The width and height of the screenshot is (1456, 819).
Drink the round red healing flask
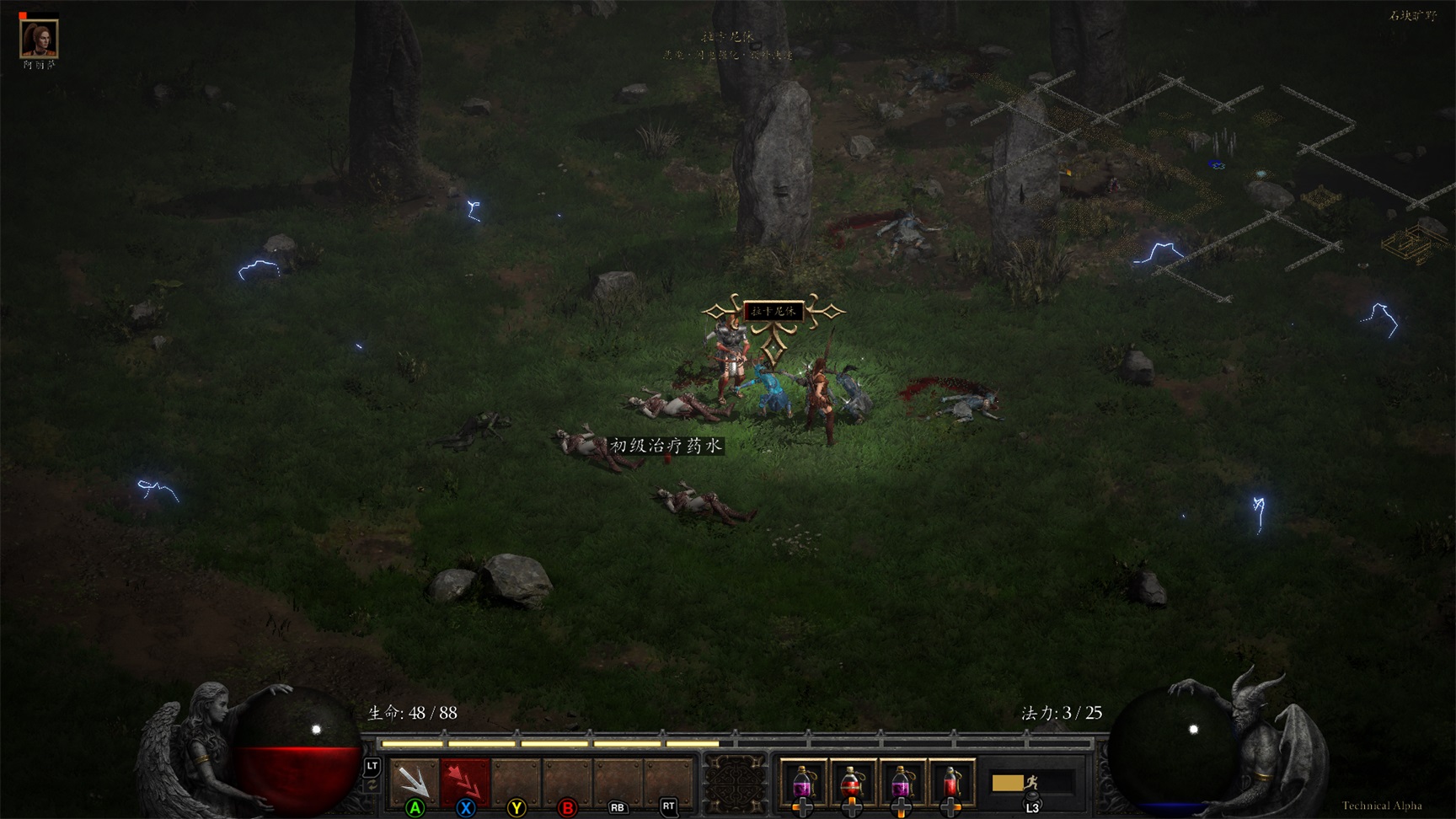click(852, 781)
